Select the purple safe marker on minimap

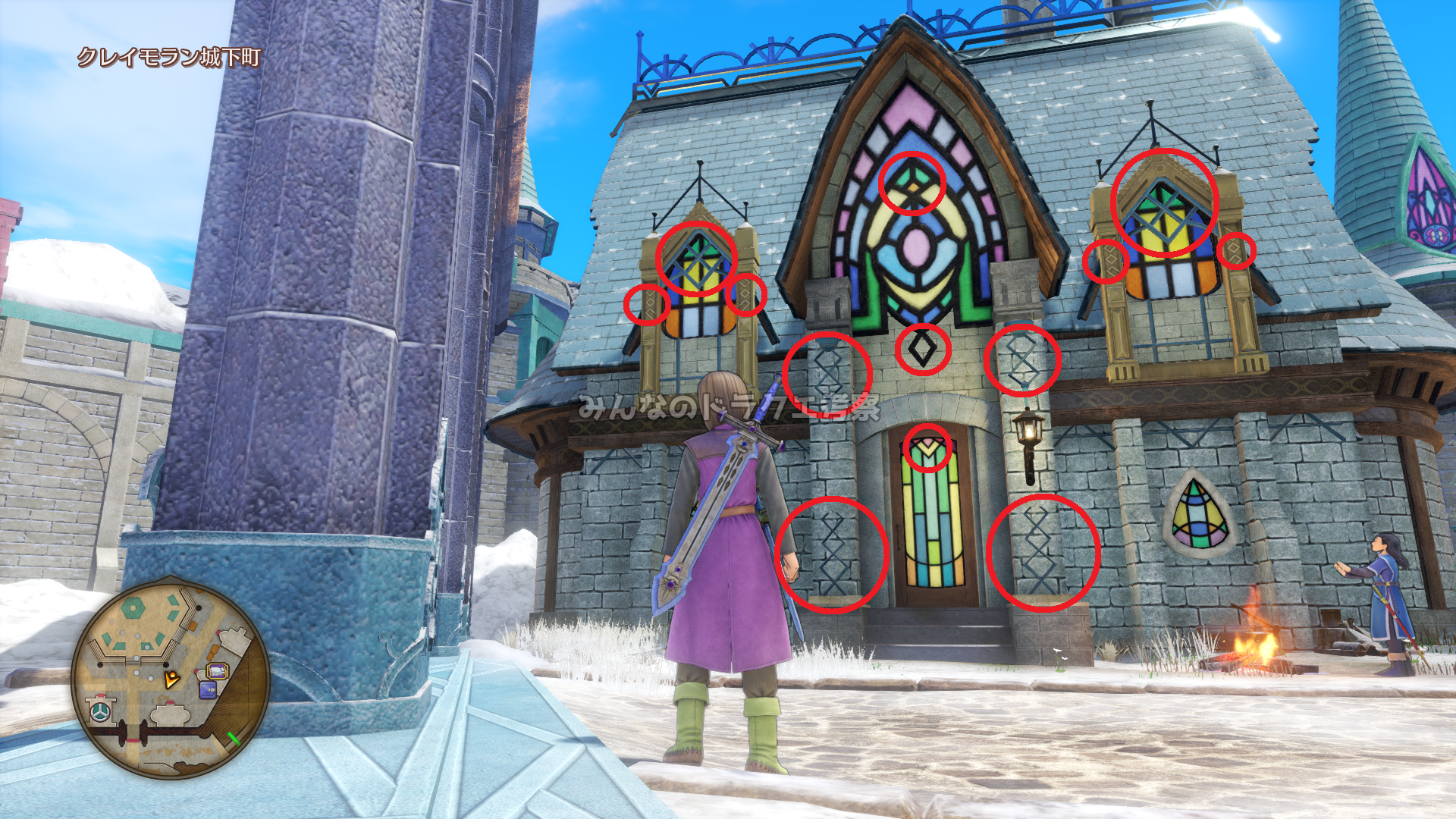point(207,690)
